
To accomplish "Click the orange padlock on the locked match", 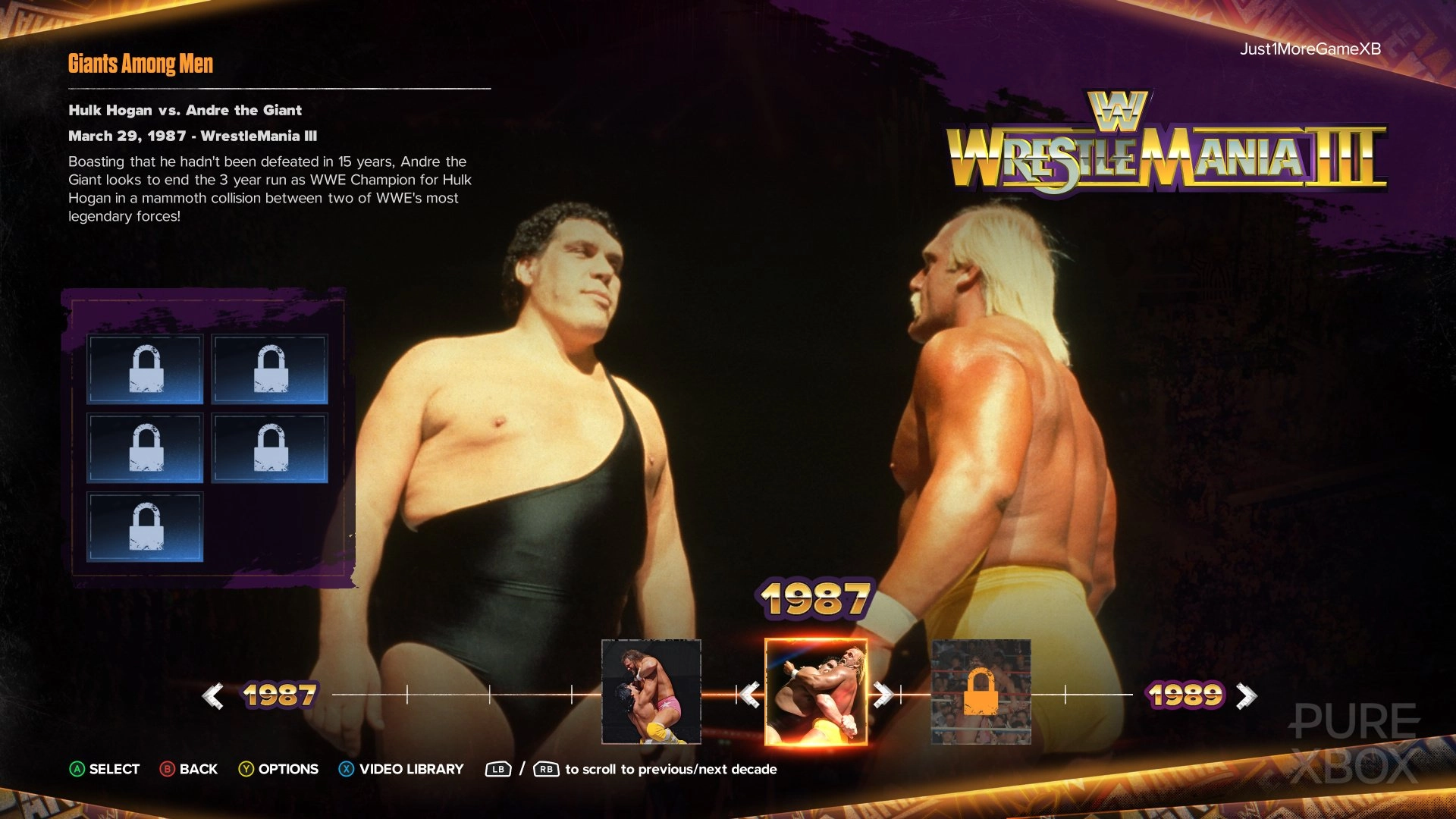I will 981,694.
